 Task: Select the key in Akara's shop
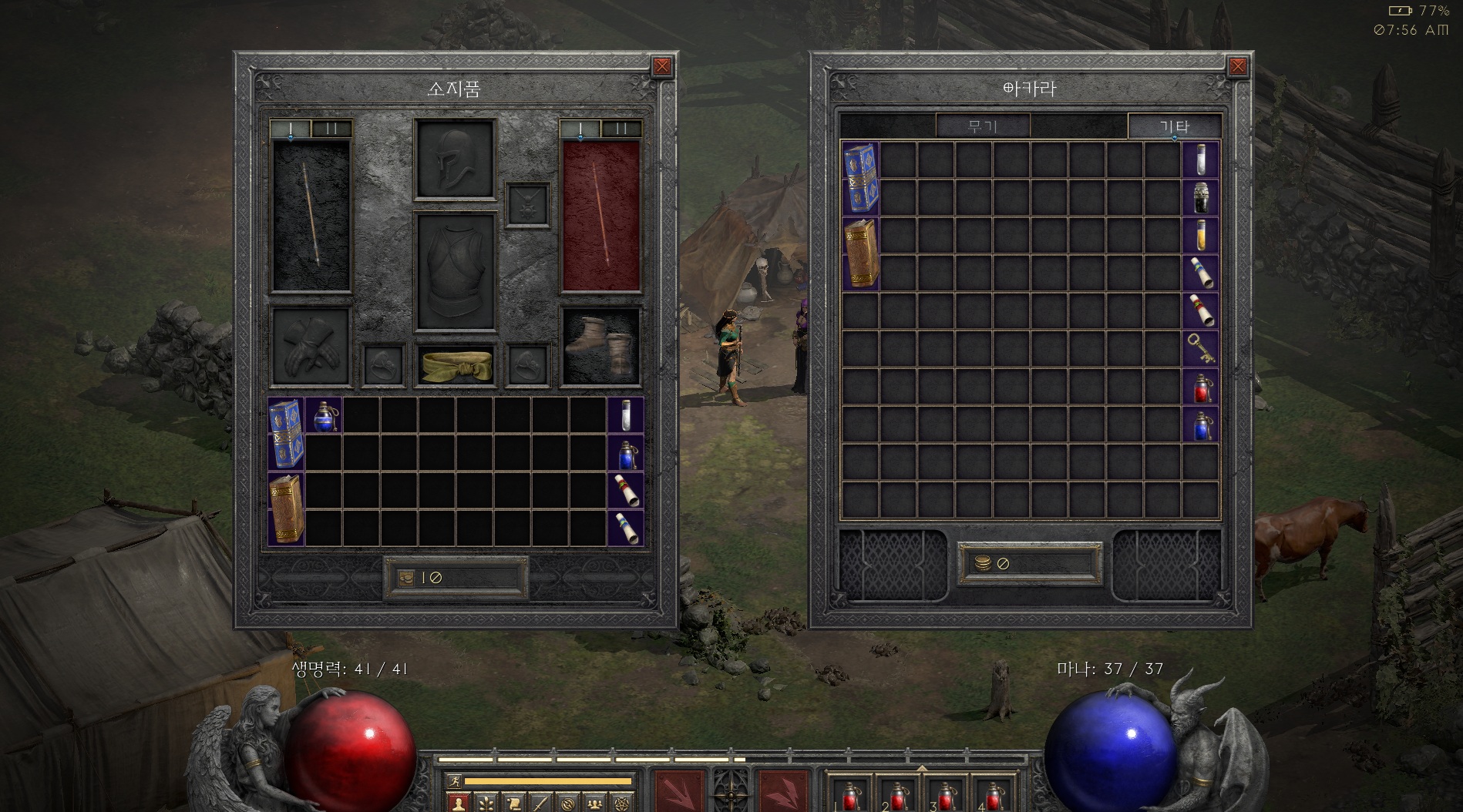pyautogui.click(x=1201, y=348)
